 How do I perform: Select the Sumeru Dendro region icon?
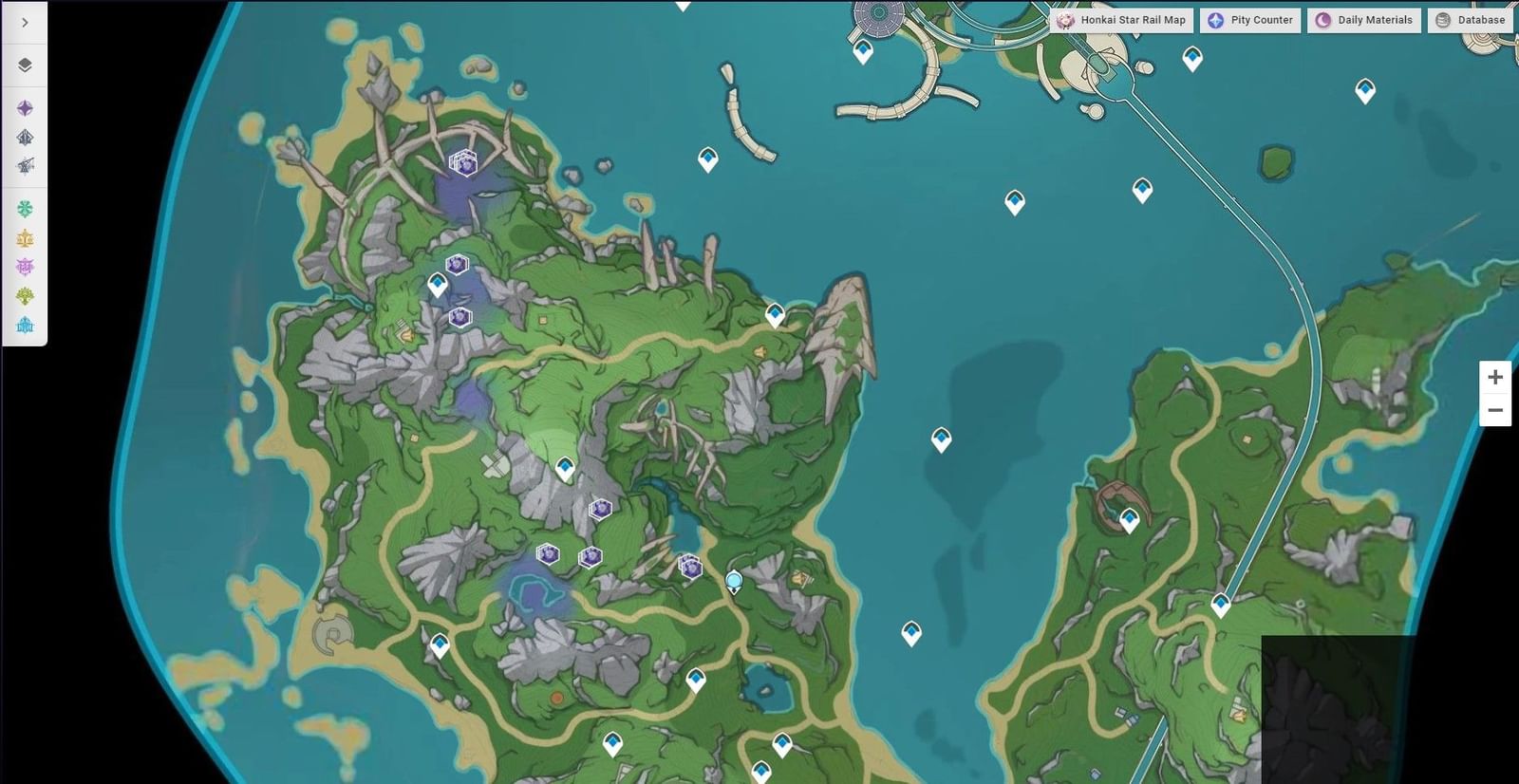25,296
